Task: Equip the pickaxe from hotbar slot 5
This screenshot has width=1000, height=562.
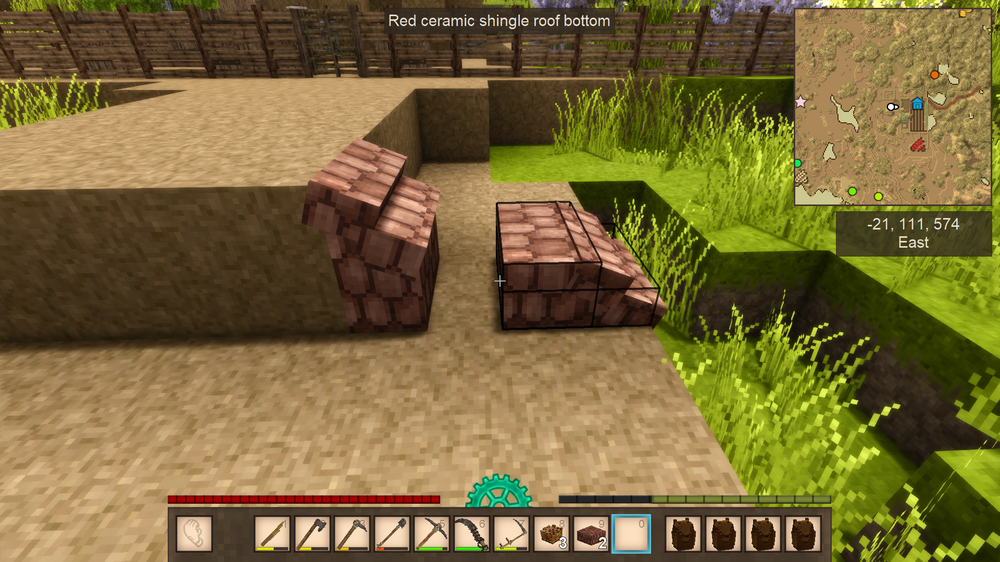Action: pyautogui.click(x=432, y=533)
